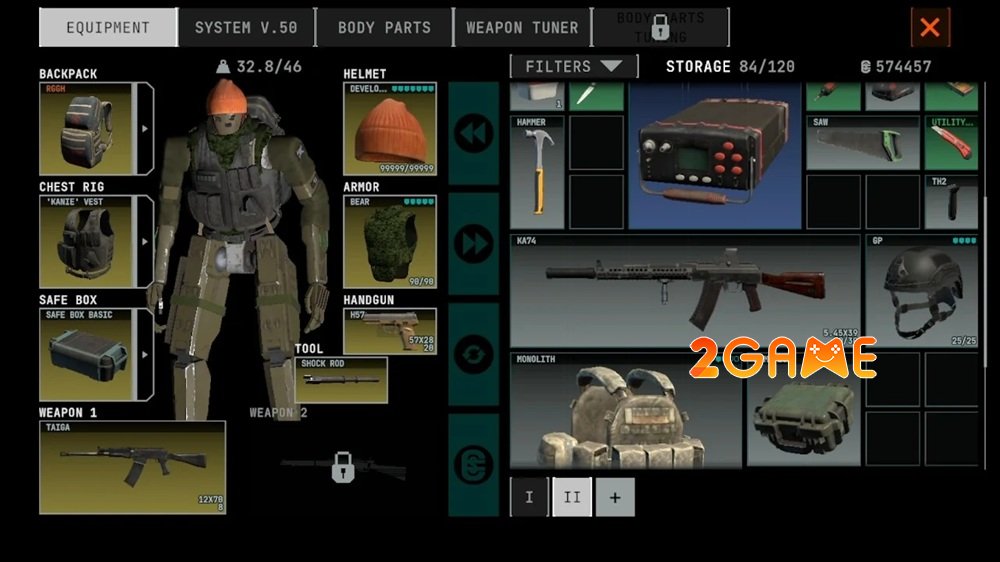Click the double-arrow forward button
This screenshot has height=562, width=1000.
click(x=474, y=242)
